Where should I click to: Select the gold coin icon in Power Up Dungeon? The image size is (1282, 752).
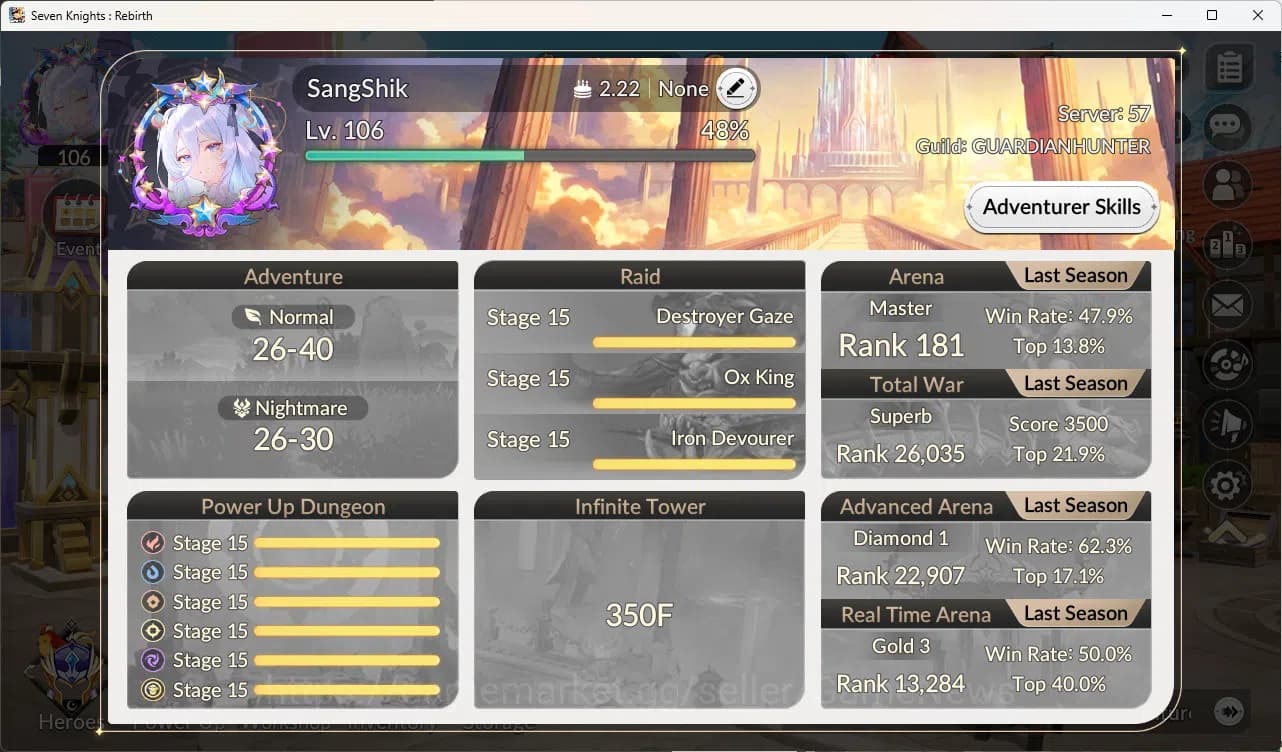[152, 689]
